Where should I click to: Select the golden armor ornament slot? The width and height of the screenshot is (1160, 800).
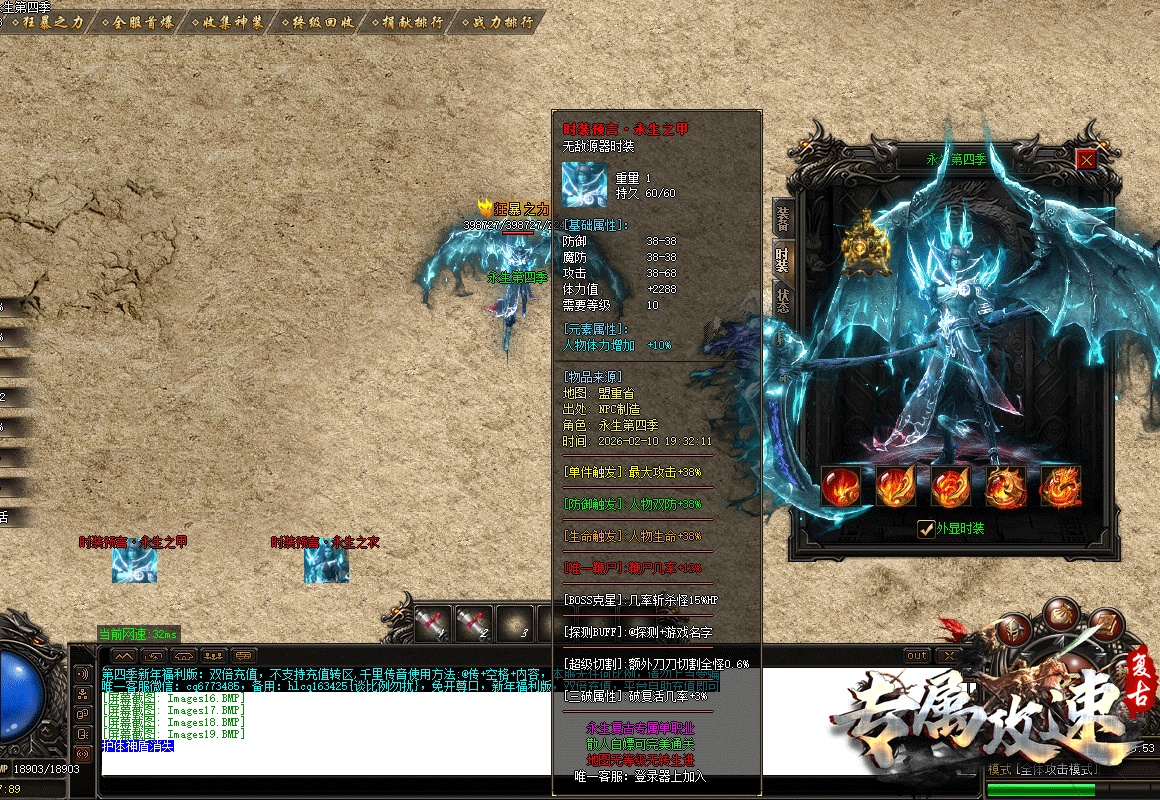(x=866, y=245)
